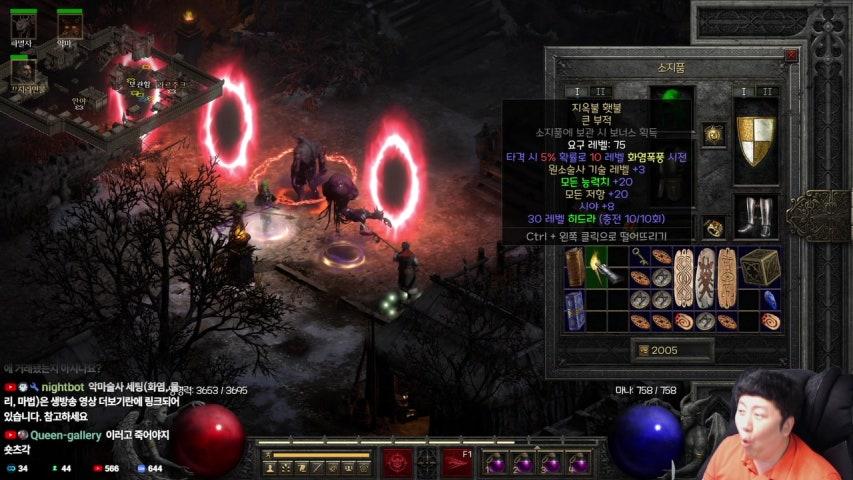Switch right-hand weapon set to tab II

point(767,91)
